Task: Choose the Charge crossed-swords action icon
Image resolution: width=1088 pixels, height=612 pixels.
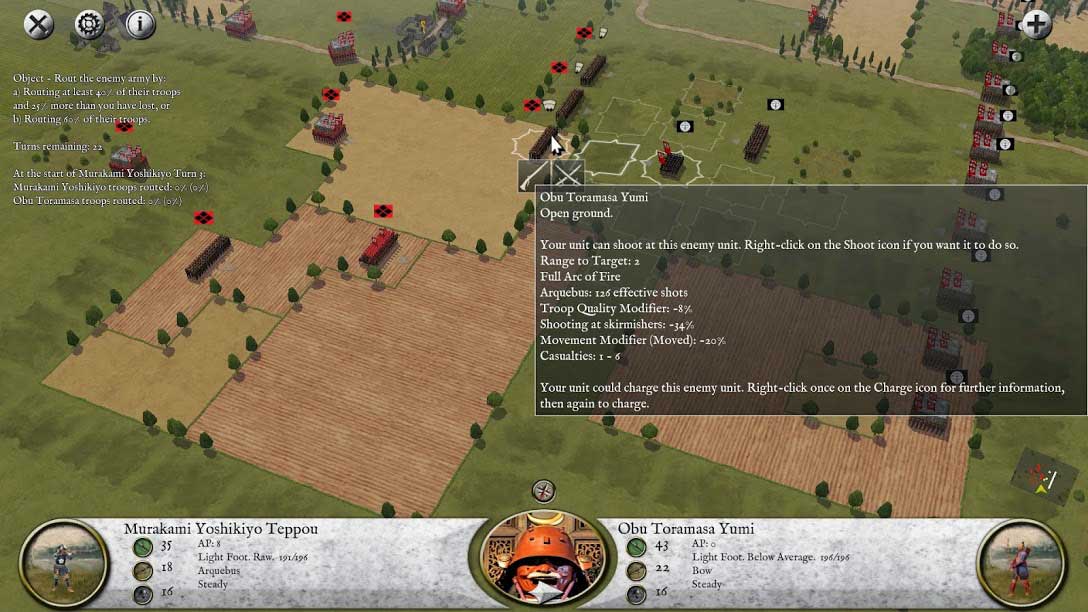Action: tap(567, 175)
